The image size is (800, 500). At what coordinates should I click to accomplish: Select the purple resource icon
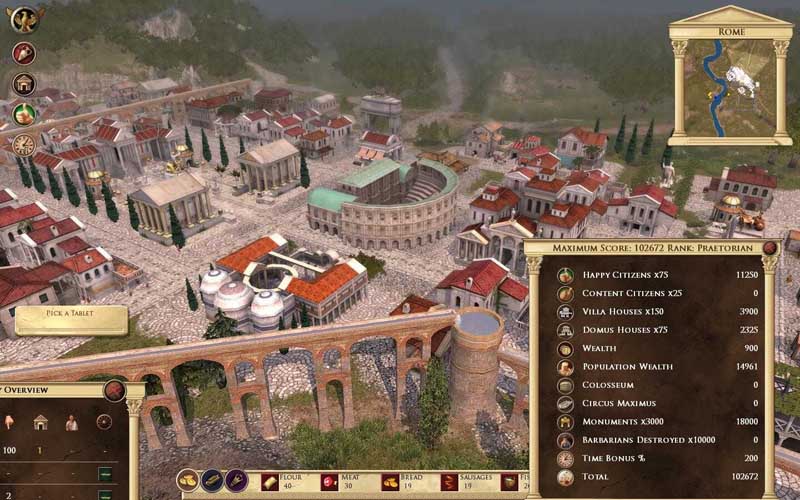tap(236, 480)
